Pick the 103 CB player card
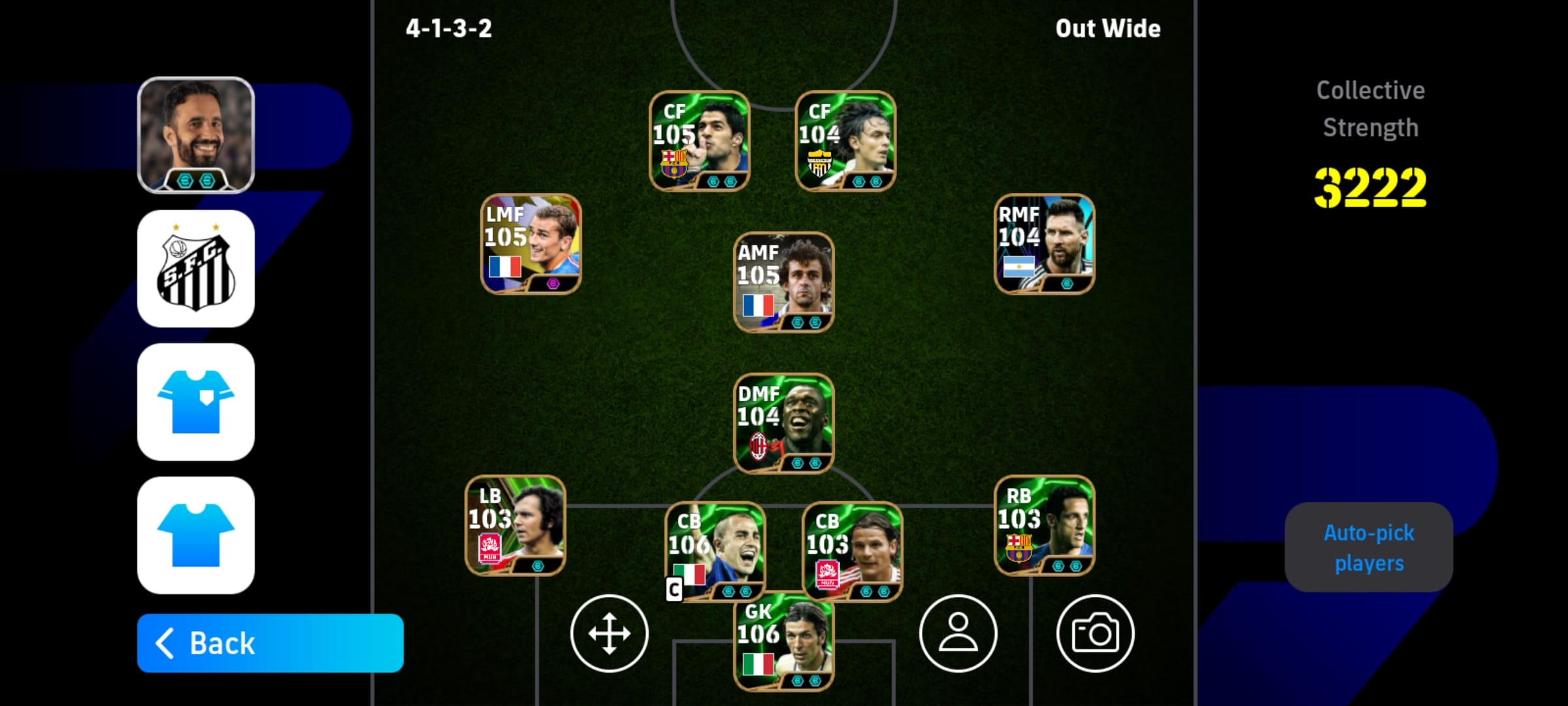This screenshot has height=706, width=1568. 852,551
